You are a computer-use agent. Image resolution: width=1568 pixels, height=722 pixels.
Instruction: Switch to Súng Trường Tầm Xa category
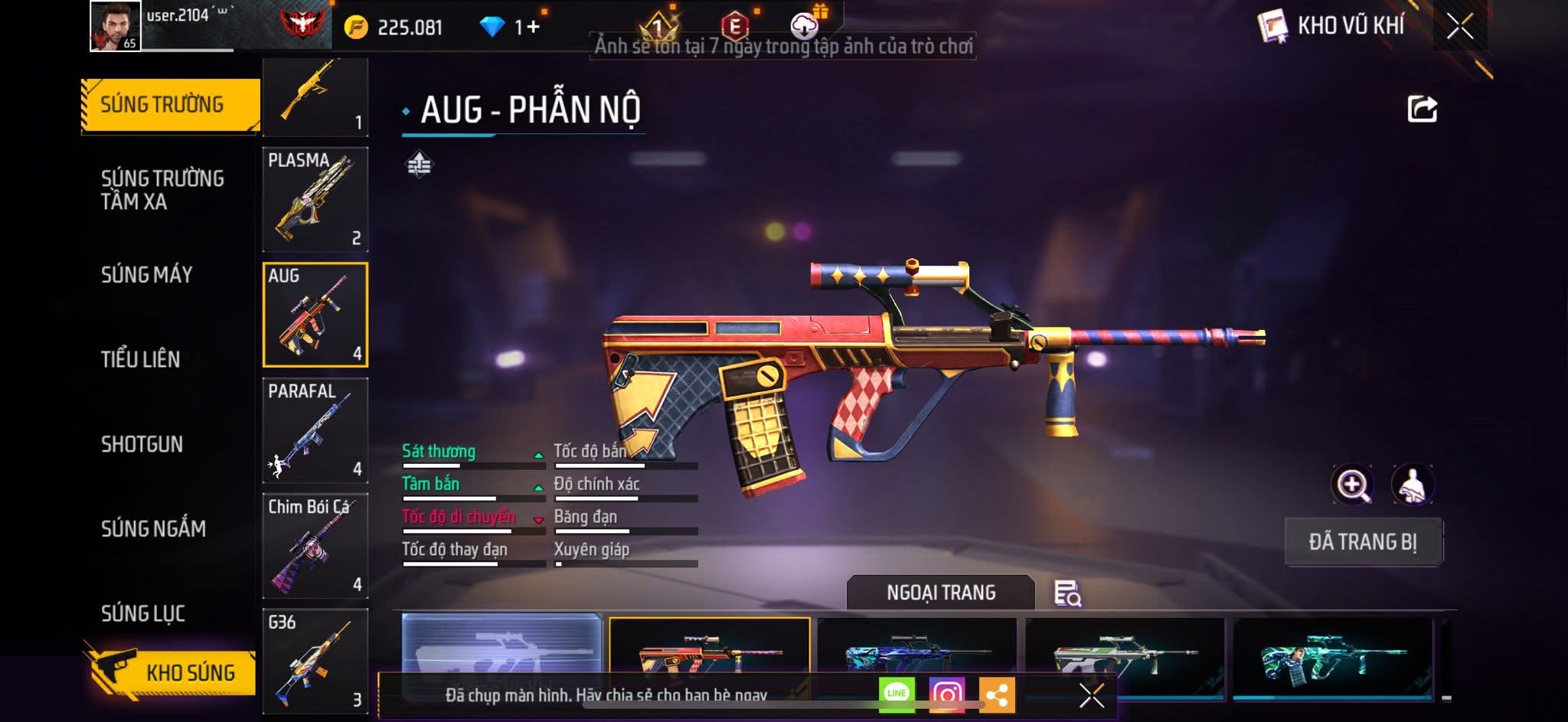[162, 190]
